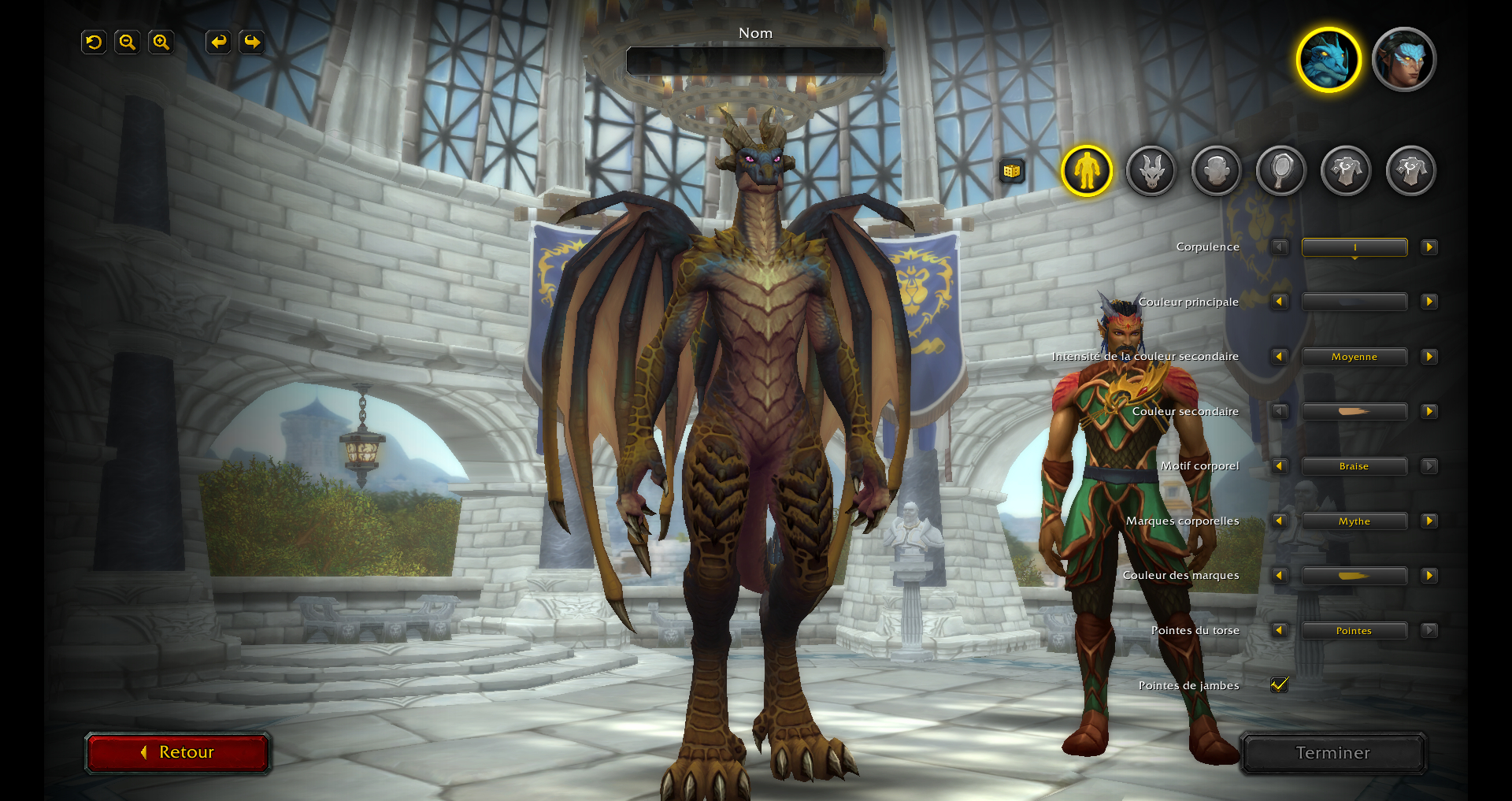The width and height of the screenshot is (1512, 801).
Task: Select next Couleur principale color
Action: [1429, 302]
